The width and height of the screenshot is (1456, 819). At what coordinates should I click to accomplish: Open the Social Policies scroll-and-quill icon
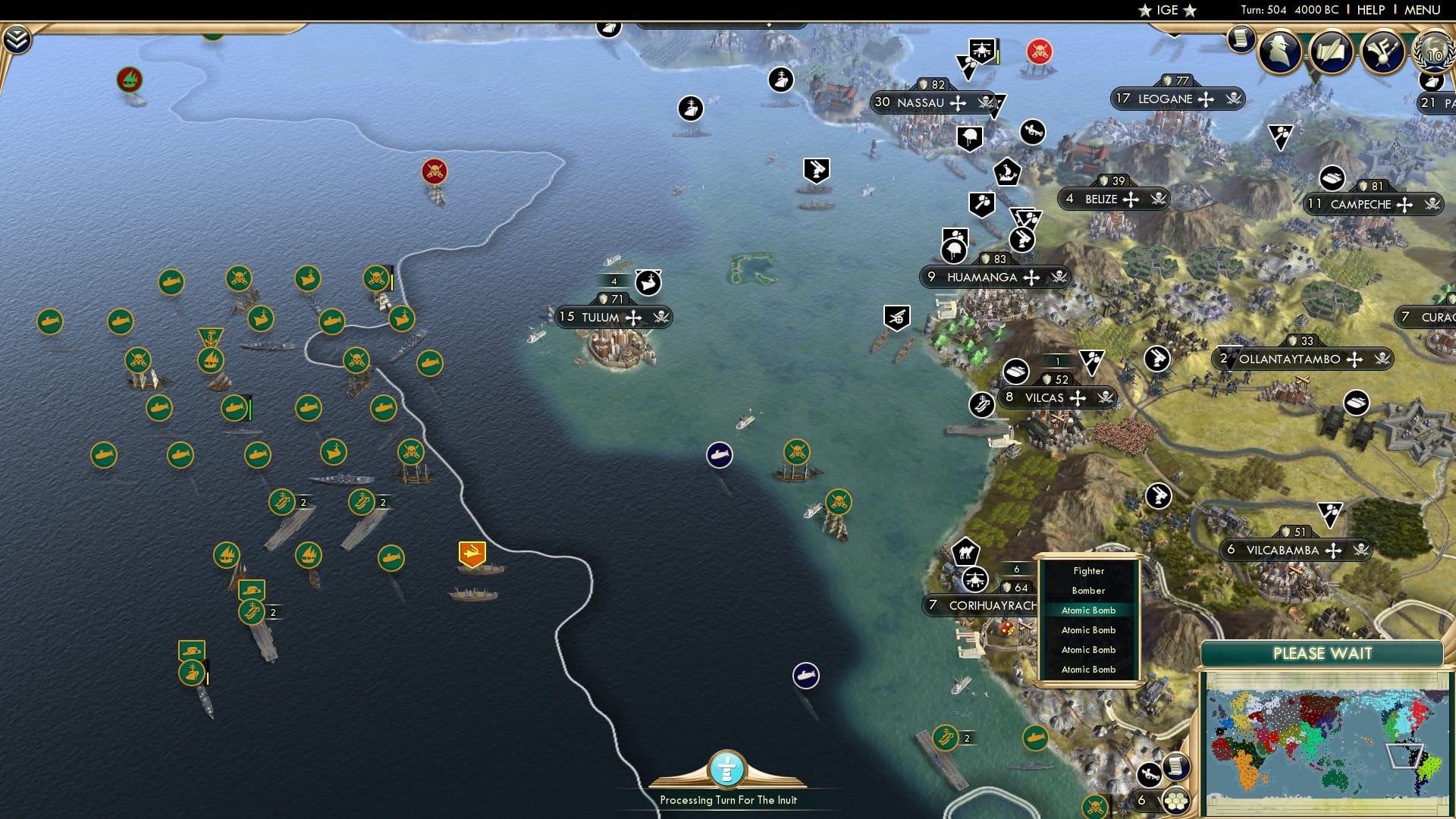[1332, 52]
